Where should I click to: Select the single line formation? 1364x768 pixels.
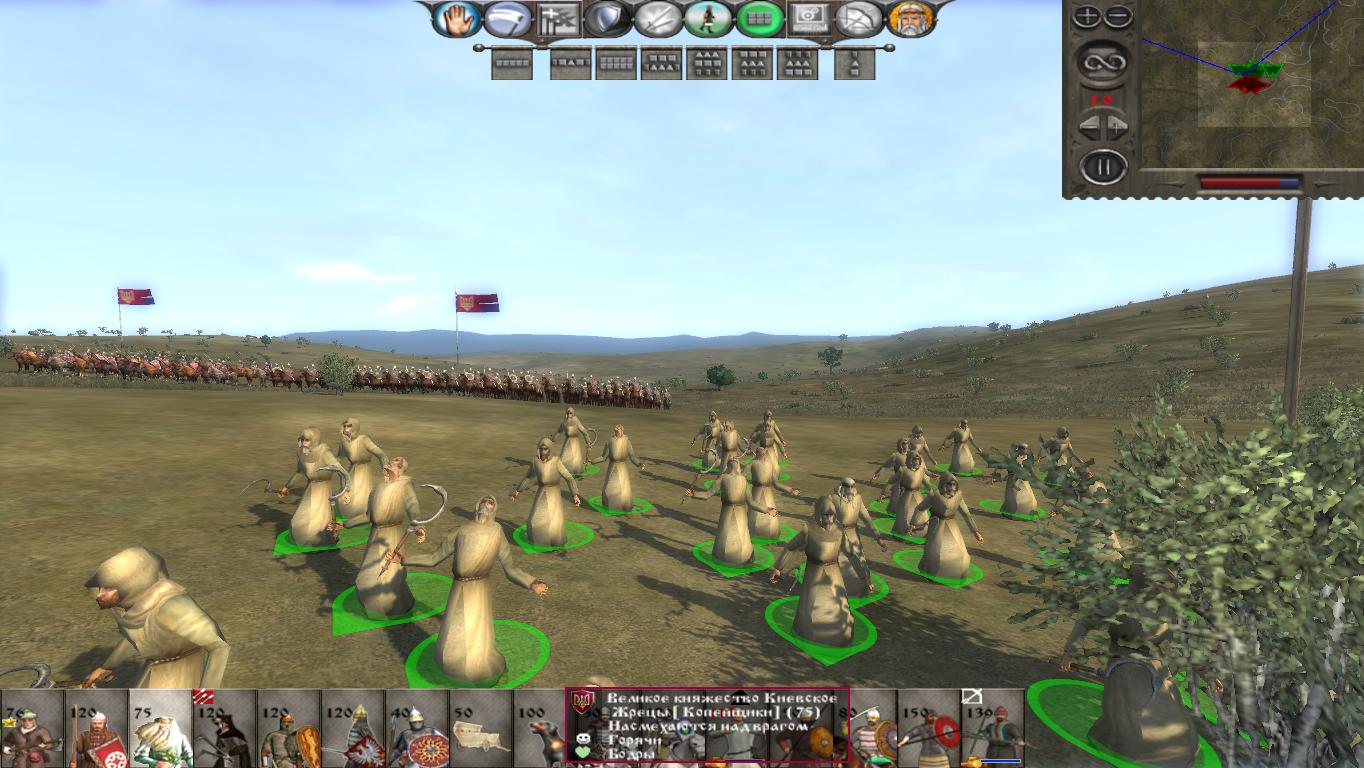511,63
